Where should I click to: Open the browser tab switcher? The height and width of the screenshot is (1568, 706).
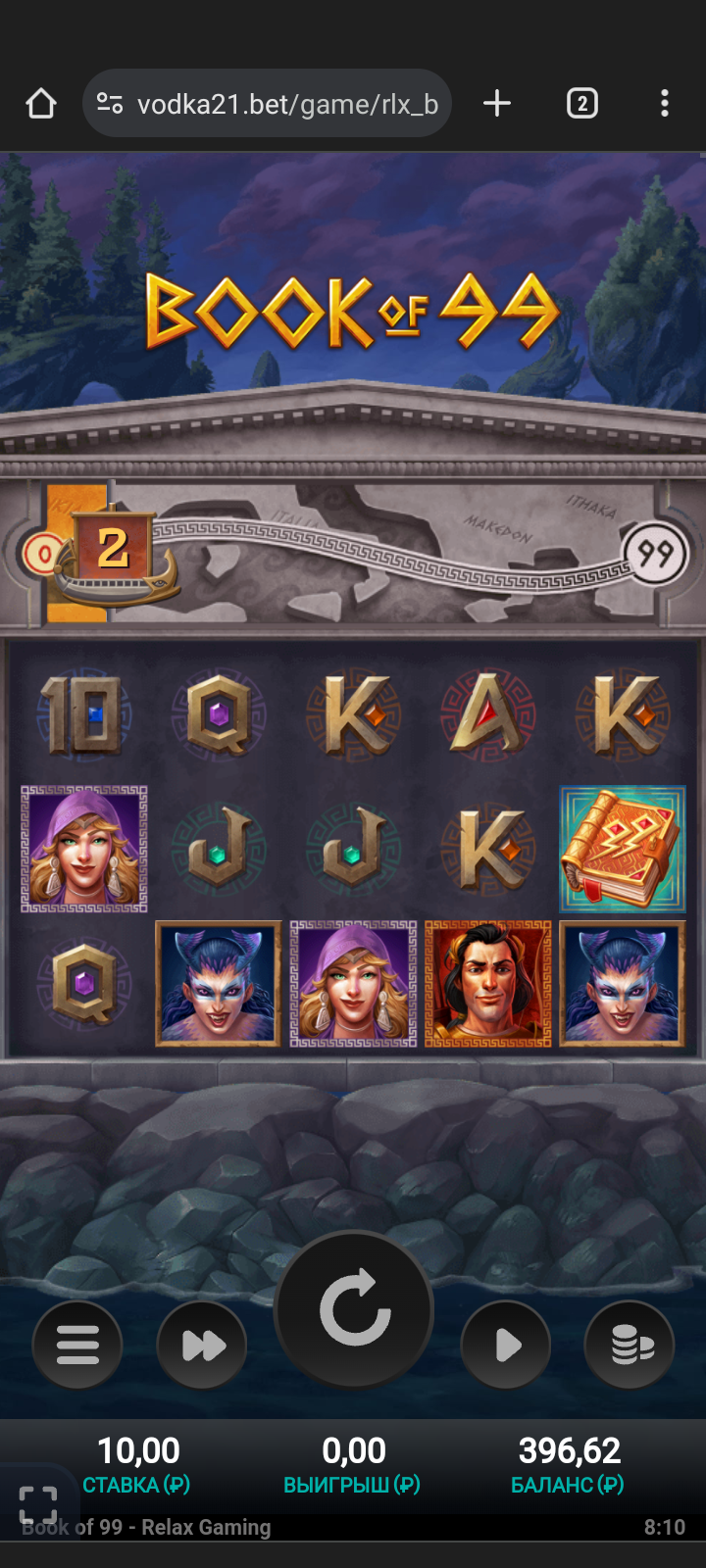click(x=581, y=103)
